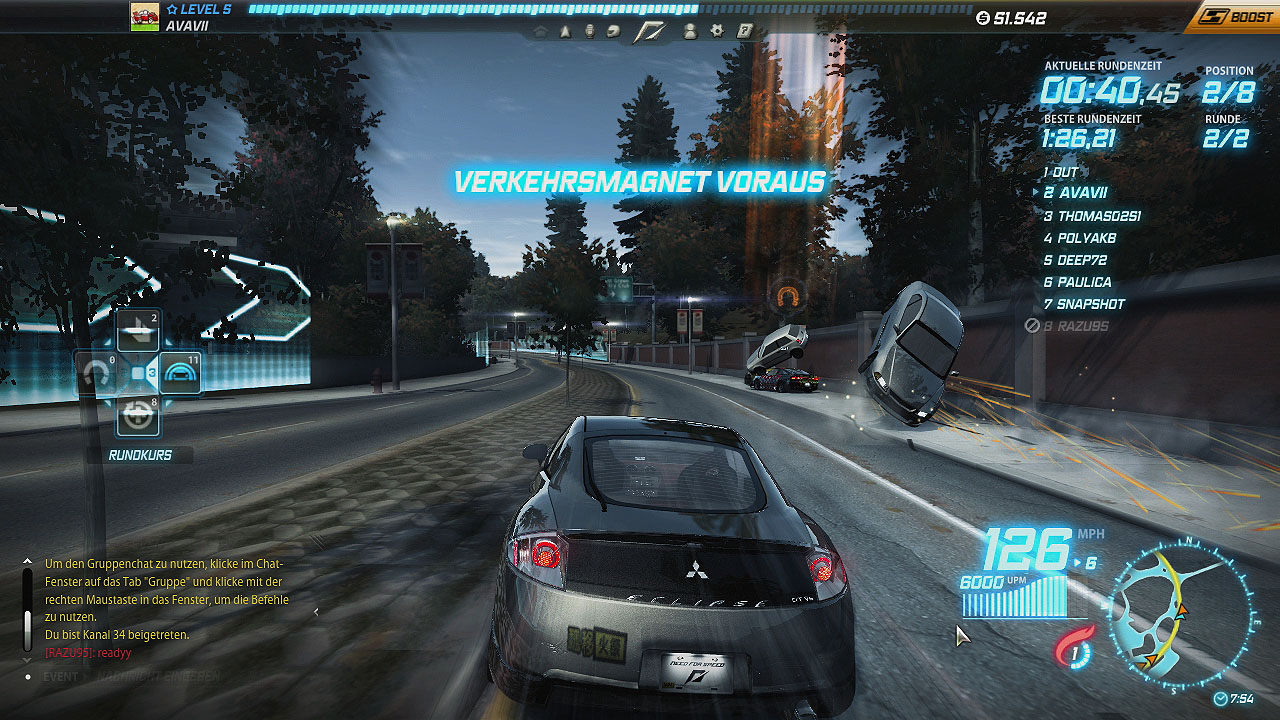The width and height of the screenshot is (1280, 720).
Task: Activate the traffic magnet power-up slot
Action: 97,374
